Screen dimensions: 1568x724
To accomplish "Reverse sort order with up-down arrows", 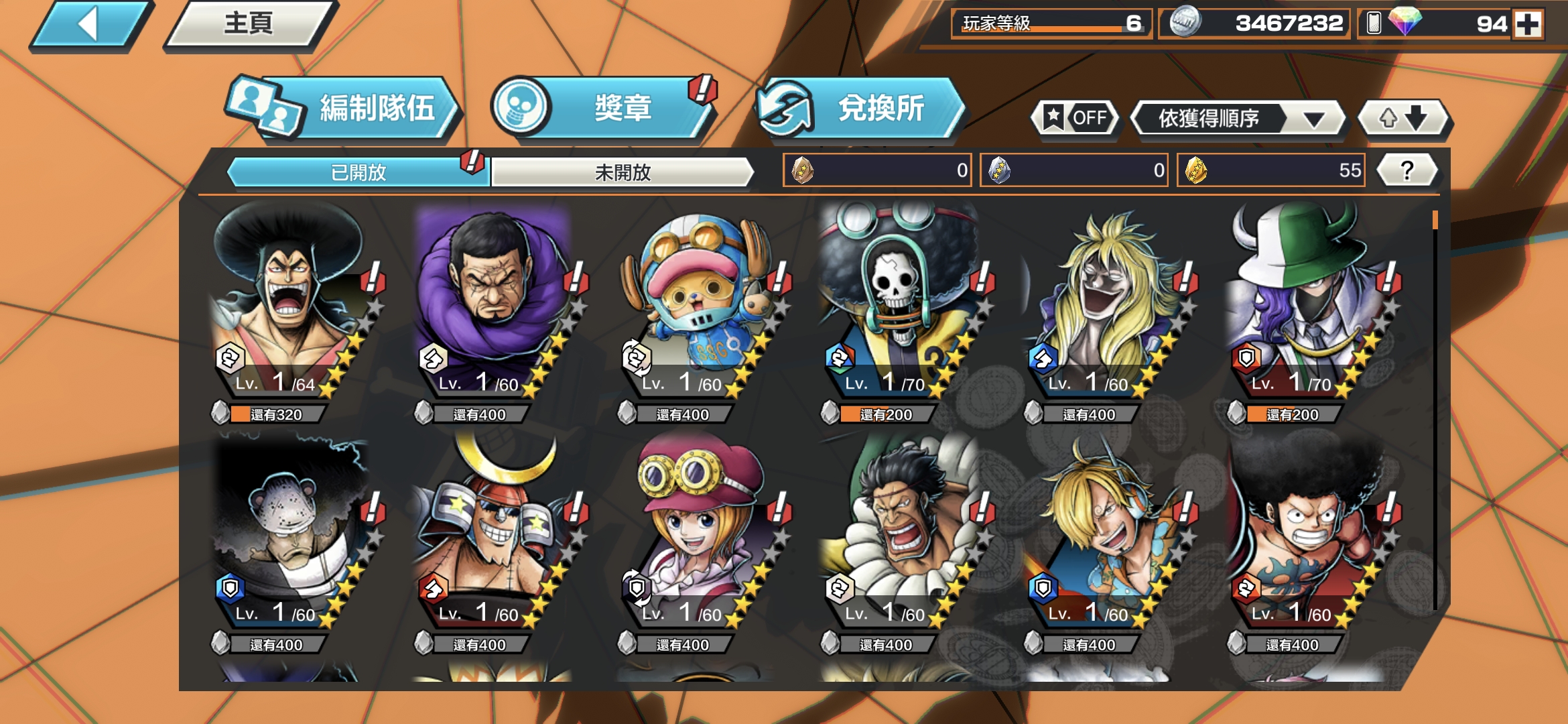I will click(1402, 119).
